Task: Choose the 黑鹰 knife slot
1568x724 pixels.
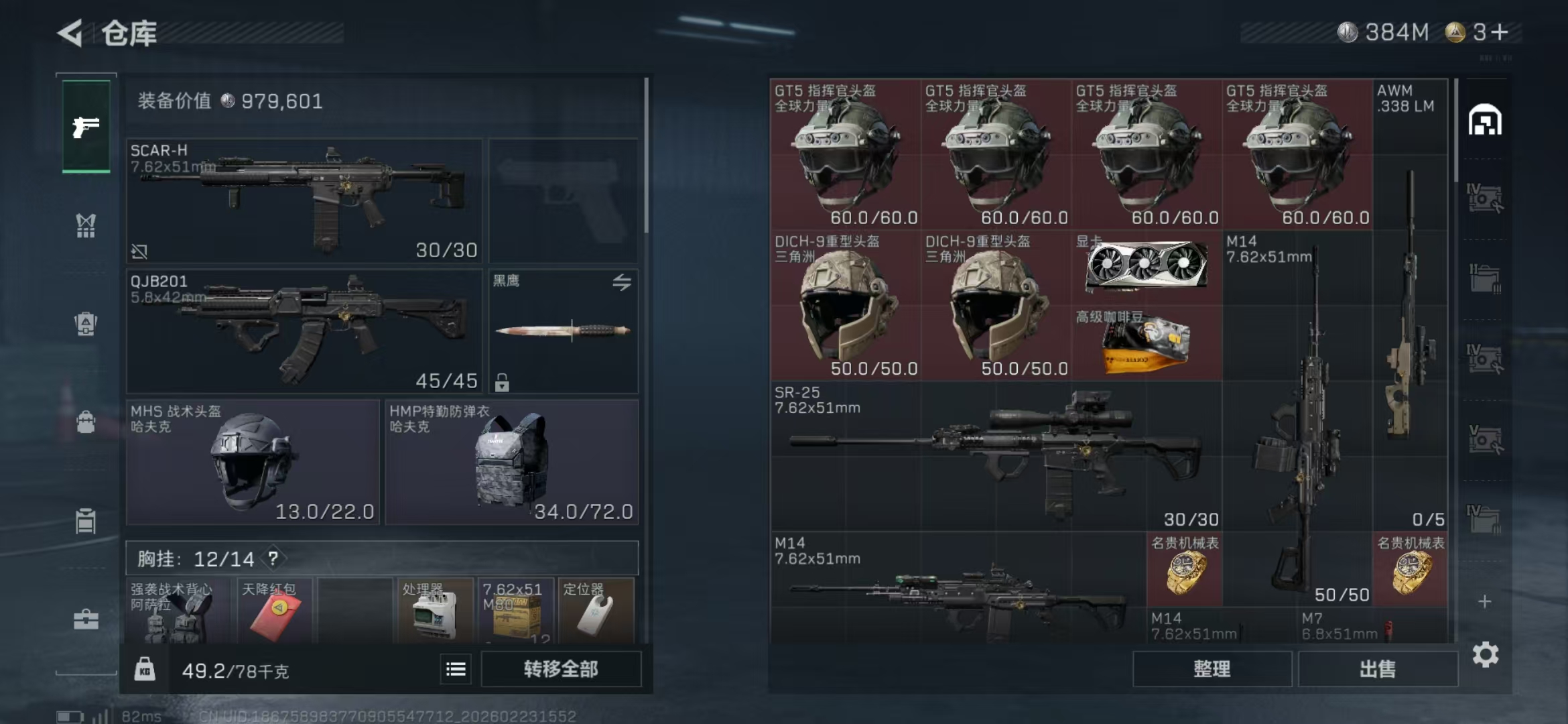Action: (x=563, y=331)
